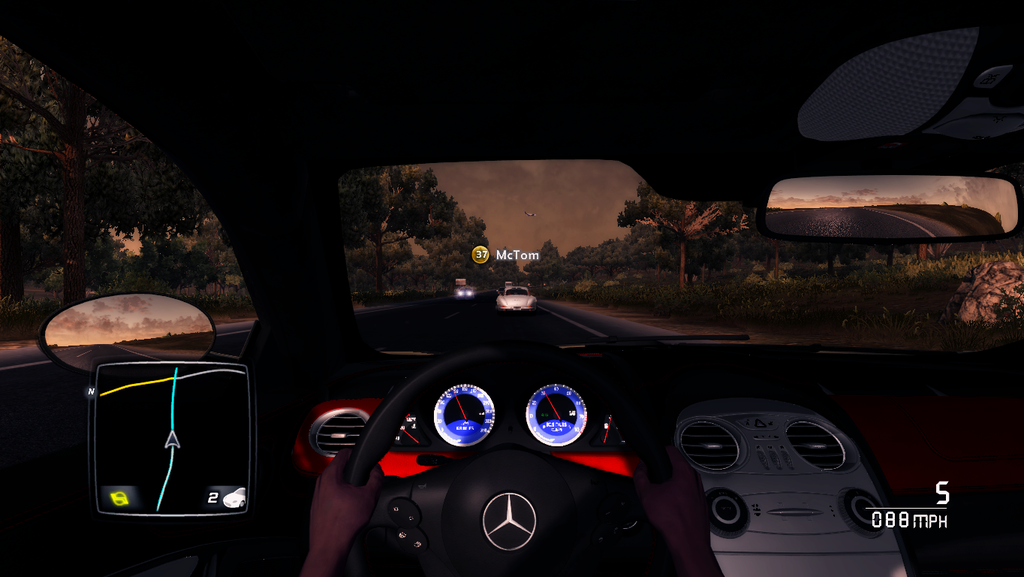Click the yellow icon on the GPS
This screenshot has height=577, width=1024.
(121, 497)
